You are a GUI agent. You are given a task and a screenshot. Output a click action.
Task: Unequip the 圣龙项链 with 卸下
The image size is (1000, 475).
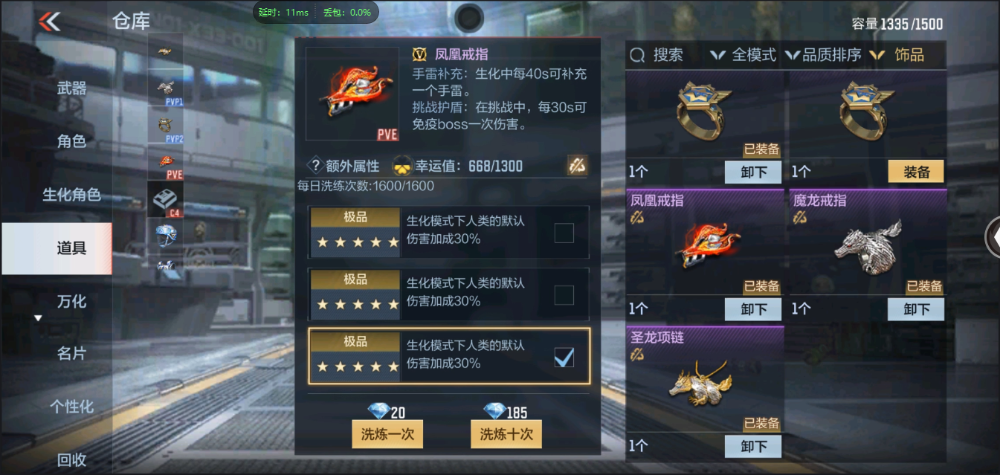(x=753, y=446)
